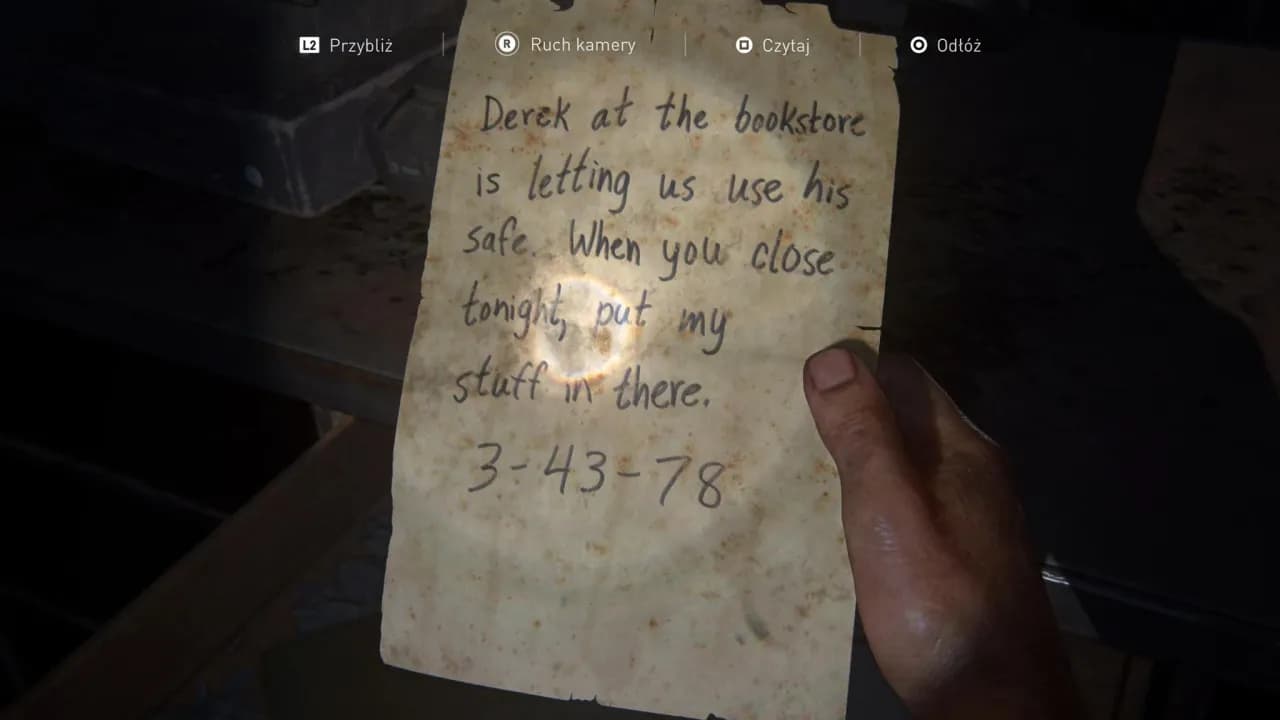Select the Czytaj label in the prompt bar
Image resolution: width=1280 pixels, height=720 pixels.
[786, 44]
